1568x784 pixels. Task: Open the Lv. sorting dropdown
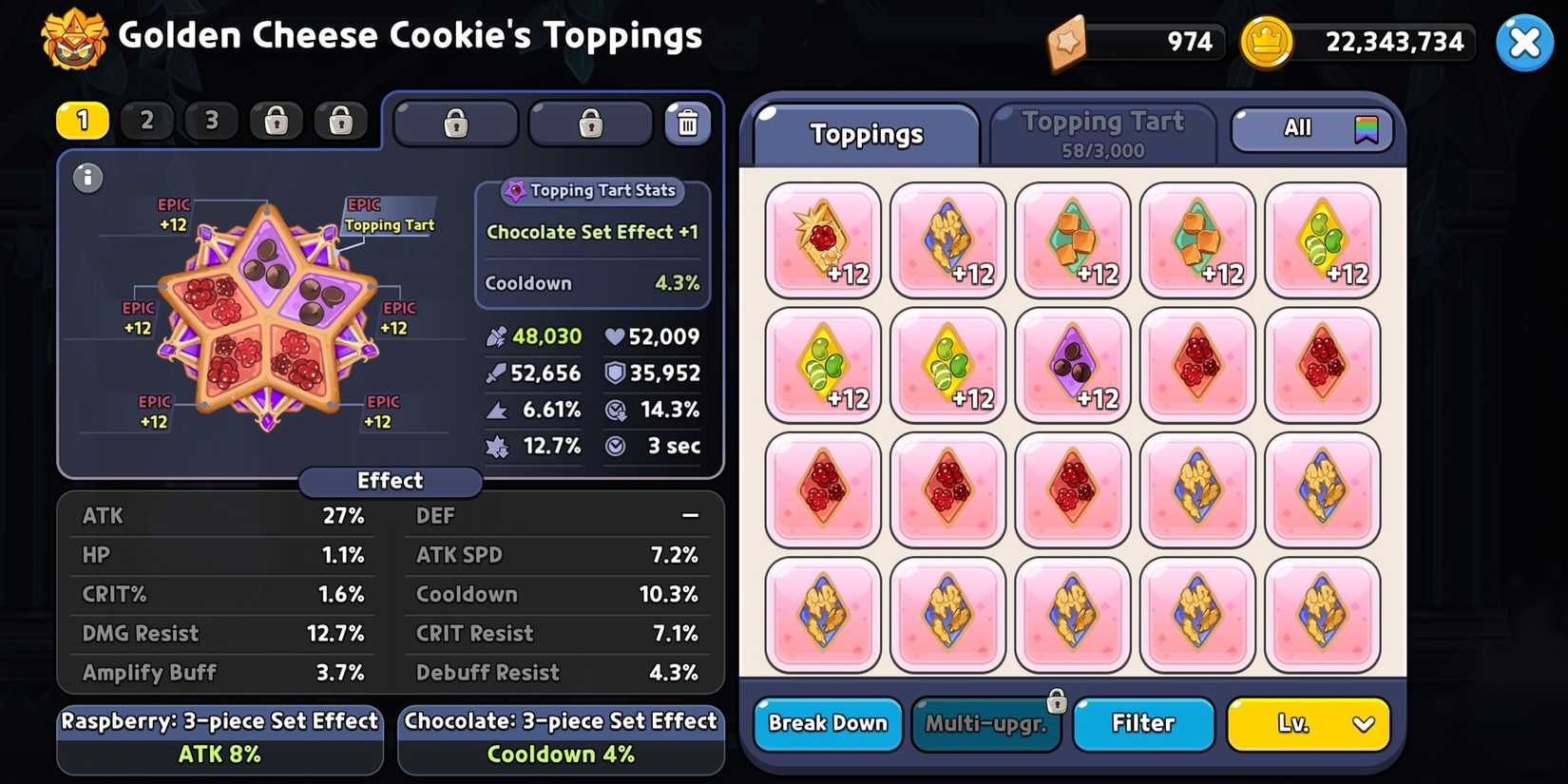coord(1309,724)
